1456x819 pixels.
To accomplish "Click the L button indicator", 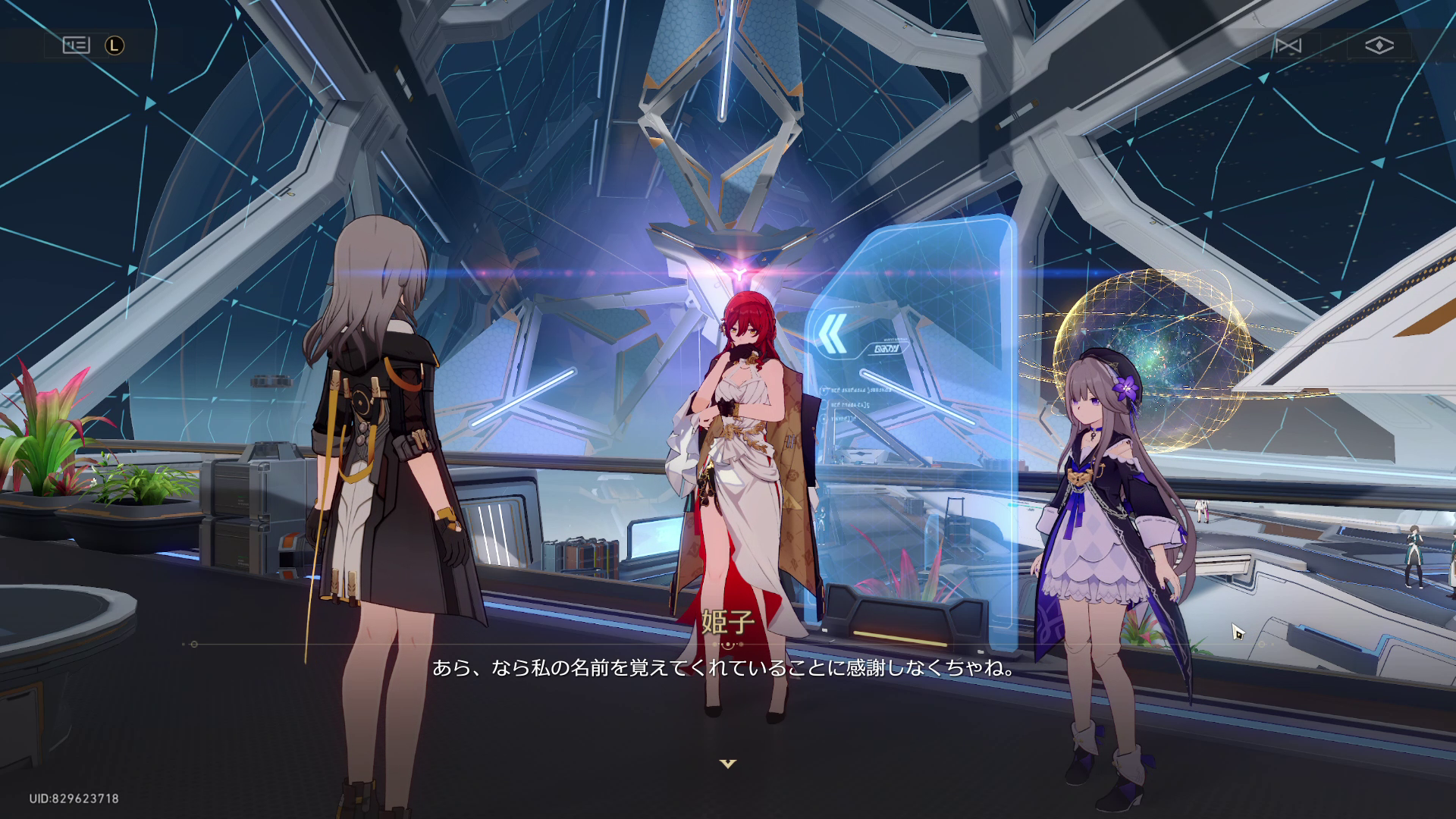I will point(115,46).
